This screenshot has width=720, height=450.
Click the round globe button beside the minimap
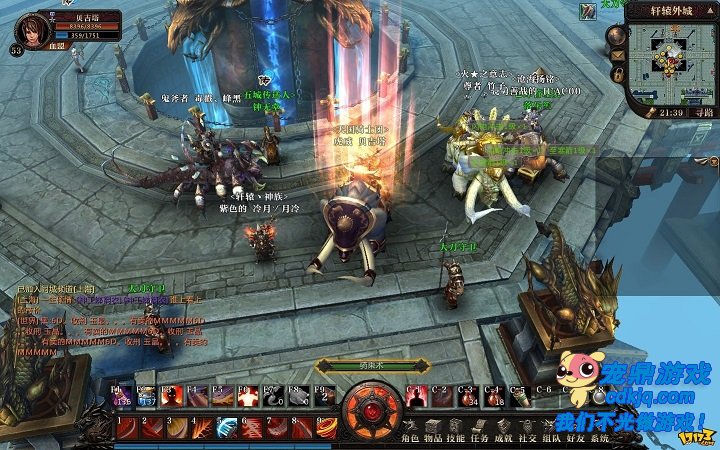(x=617, y=33)
